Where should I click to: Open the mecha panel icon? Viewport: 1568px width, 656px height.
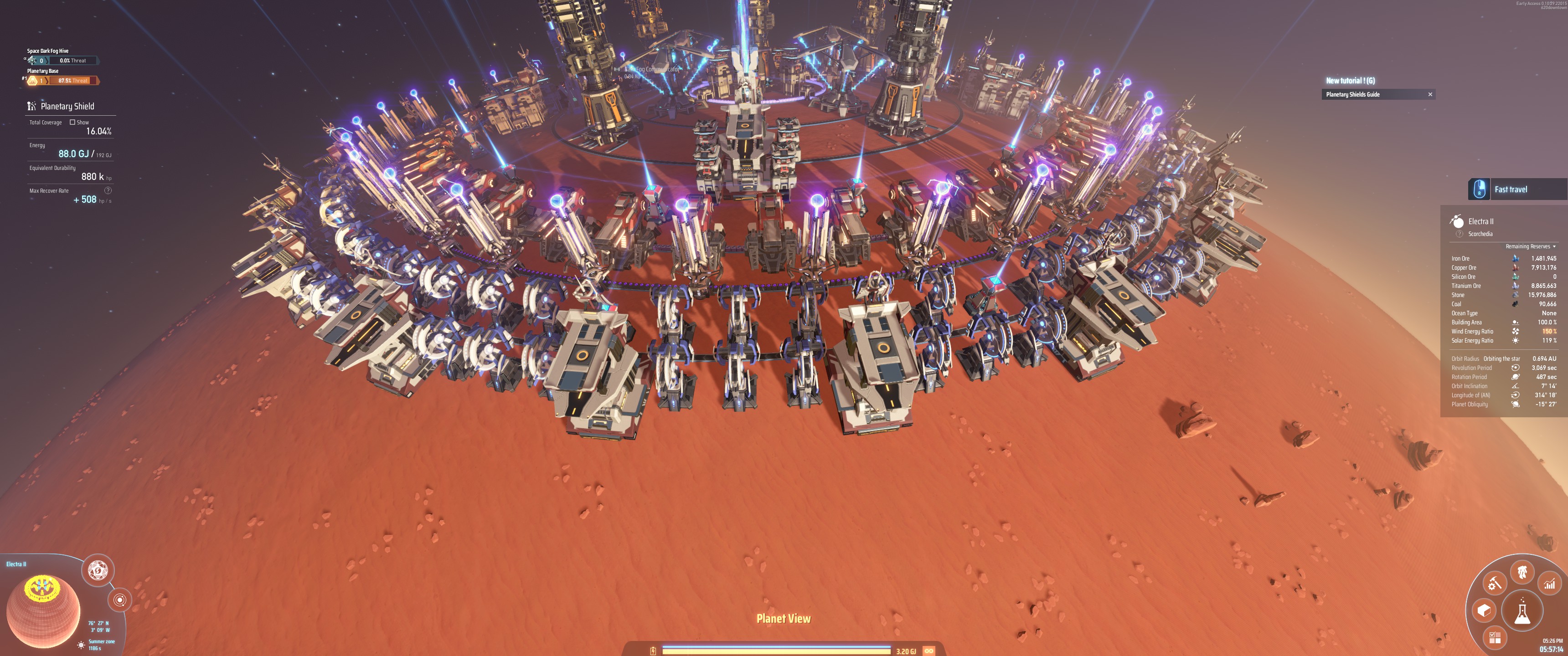coord(1522,572)
